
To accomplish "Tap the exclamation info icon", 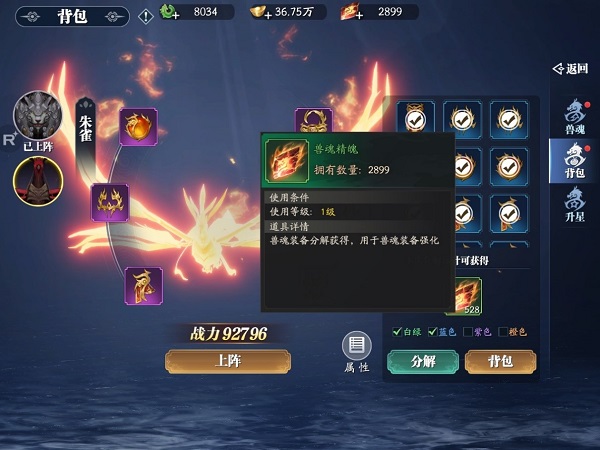I will point(146,14).
